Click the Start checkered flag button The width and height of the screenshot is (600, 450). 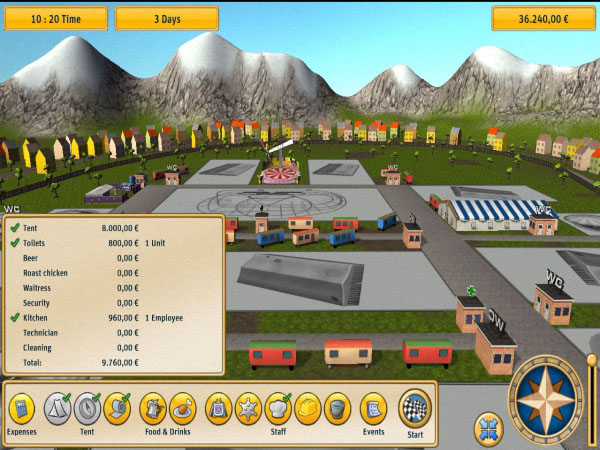[x=414, y=408]
